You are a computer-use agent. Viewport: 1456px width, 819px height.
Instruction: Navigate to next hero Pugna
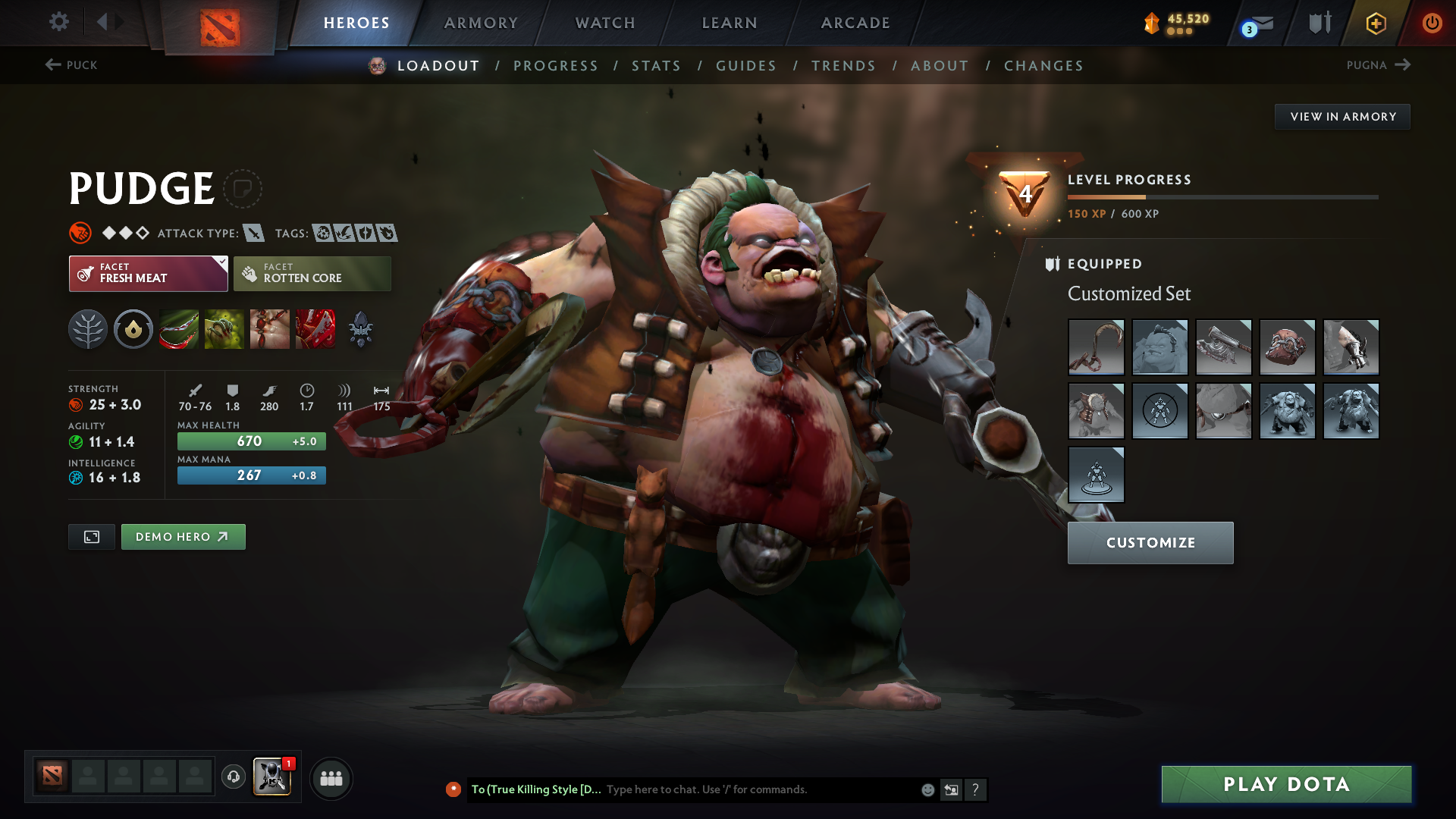tap(1378, 65)
